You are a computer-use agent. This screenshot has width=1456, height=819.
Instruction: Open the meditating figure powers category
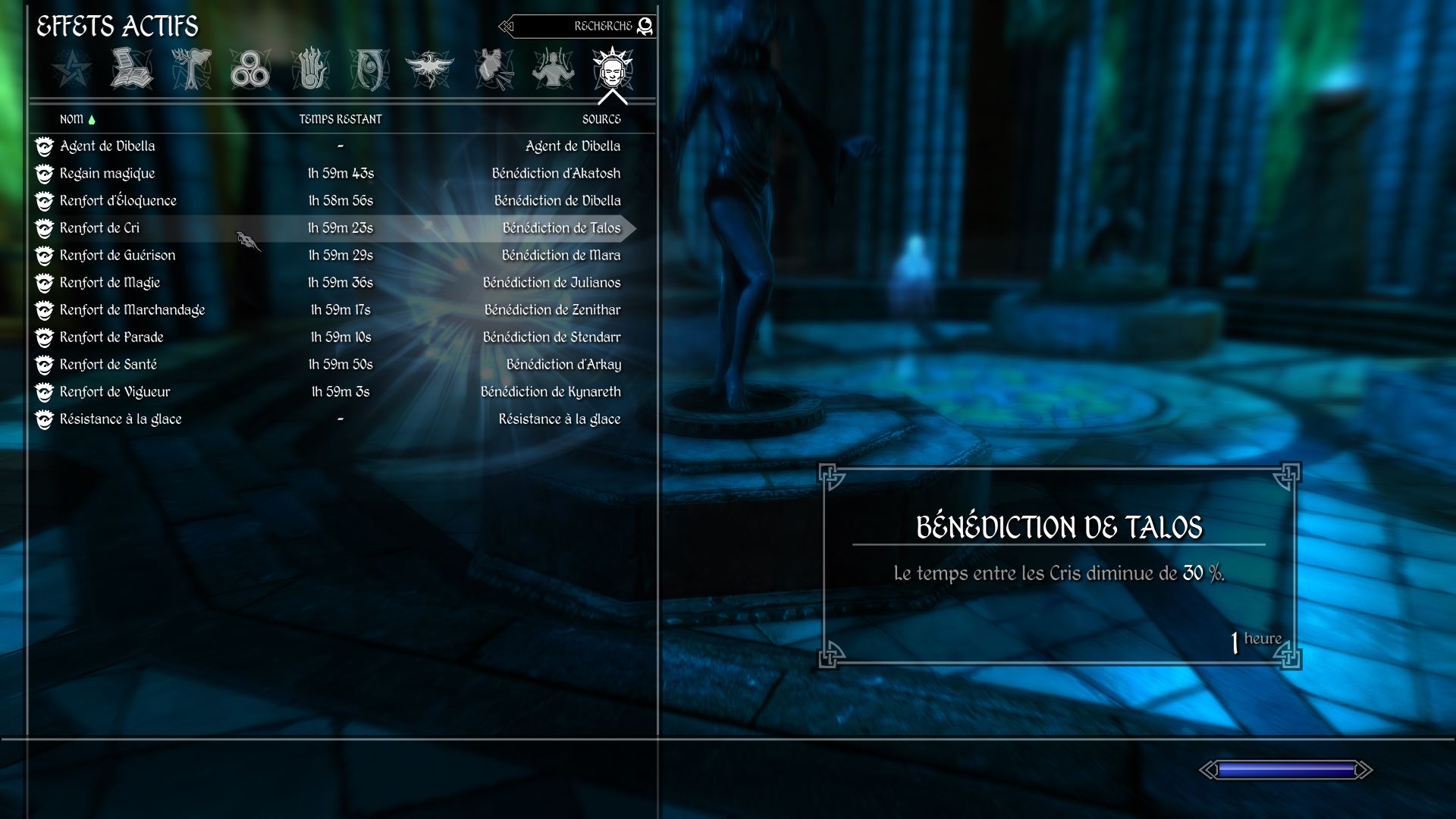553,69
